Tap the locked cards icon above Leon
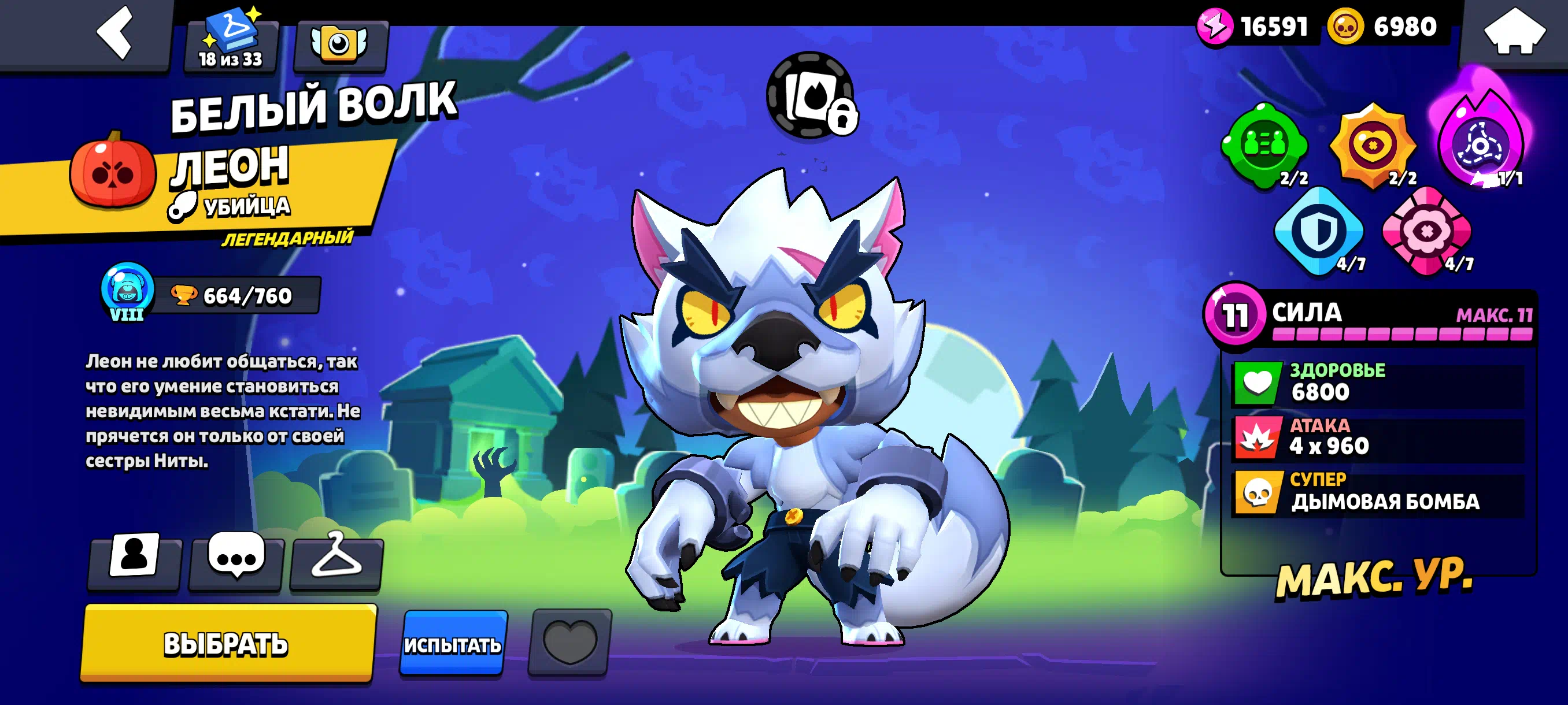The height and width of the screenshot is (705, 1568). click(x=811, y=96)
